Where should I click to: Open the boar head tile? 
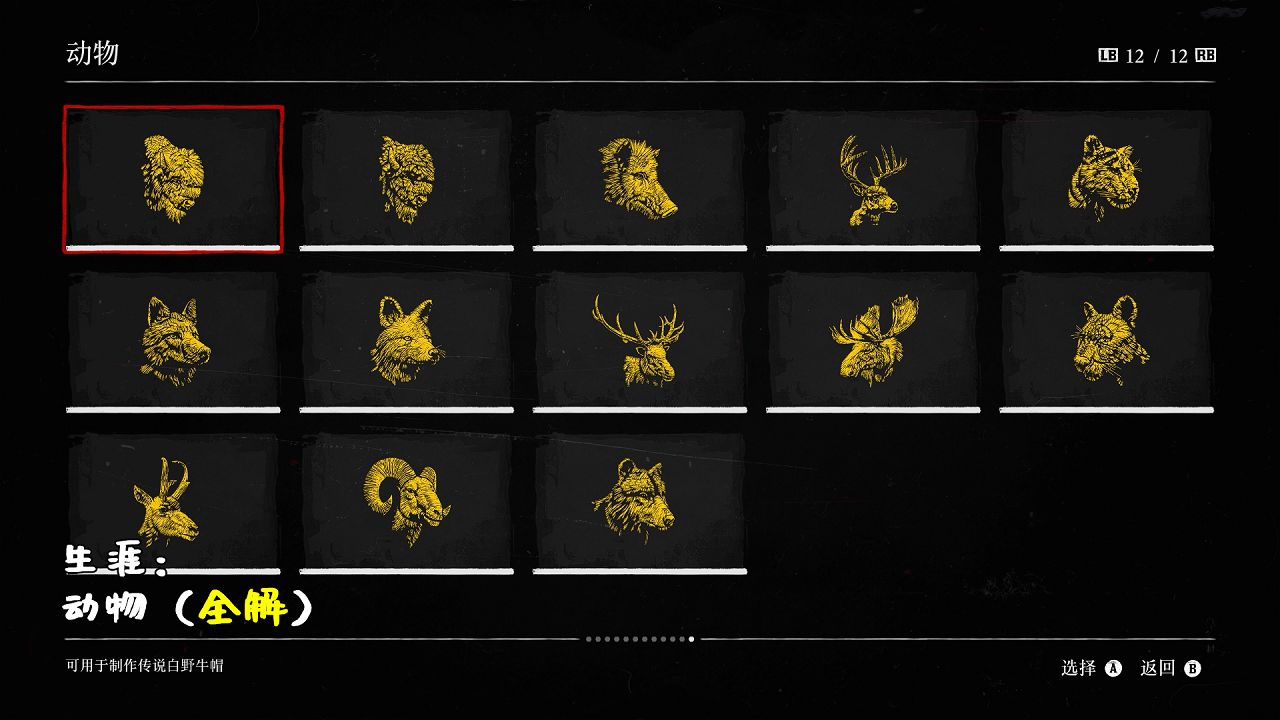[x=640, y=178]
